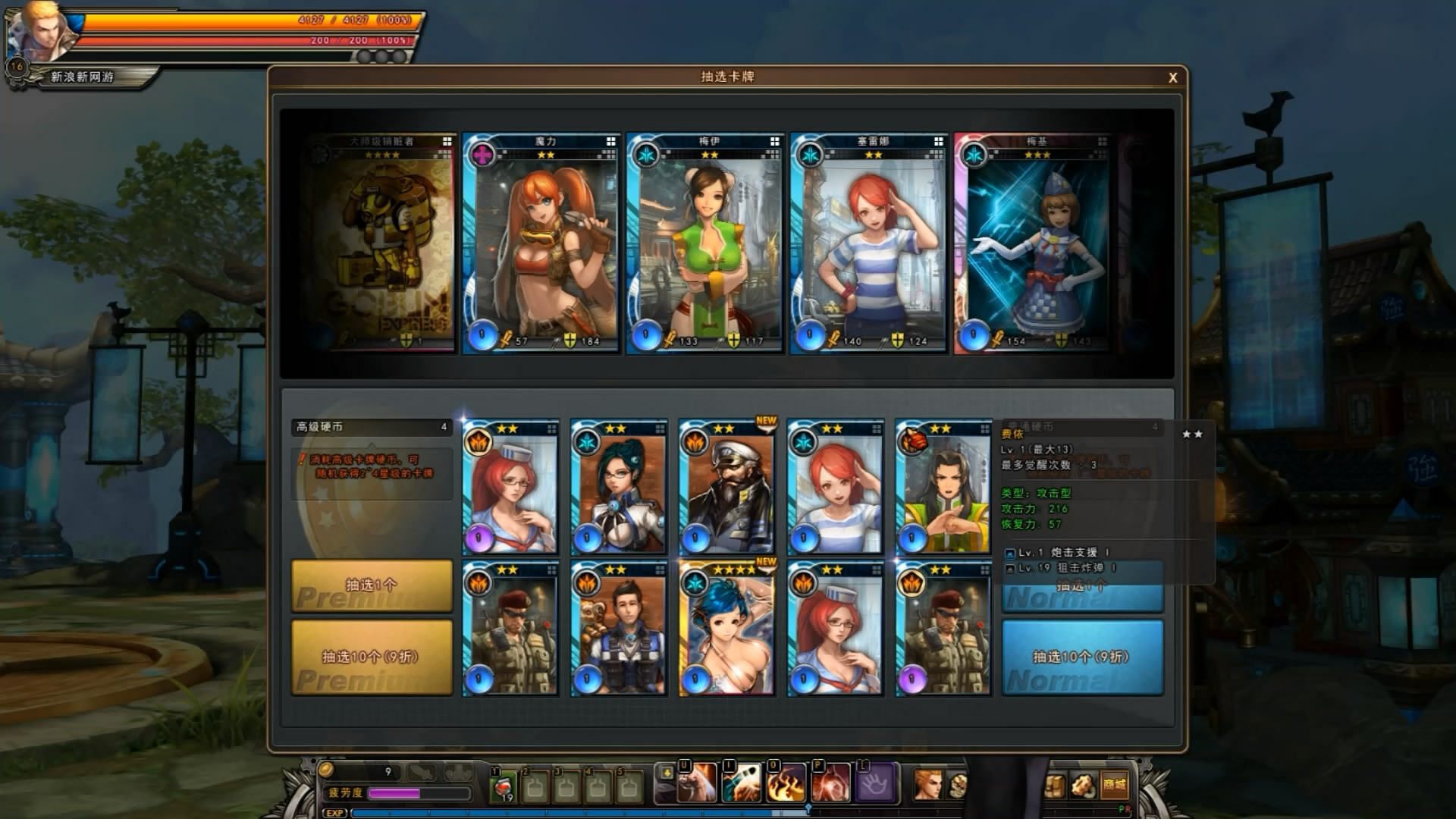Select the green qipao woman card
The image size is (1456, 819).
[x=705, y=244]
